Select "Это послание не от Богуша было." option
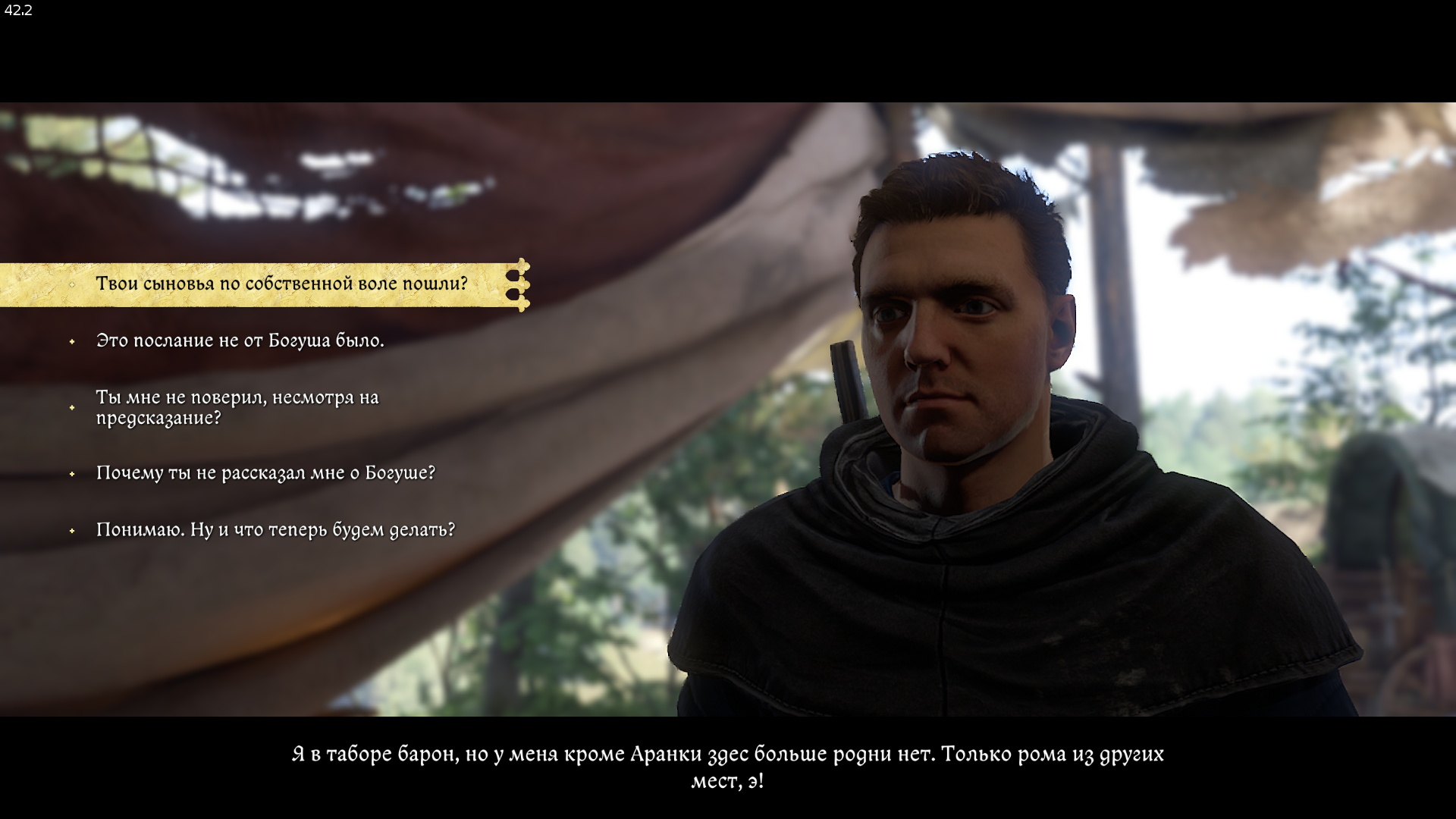The image size is (1456, 819). tap(240, 341)
